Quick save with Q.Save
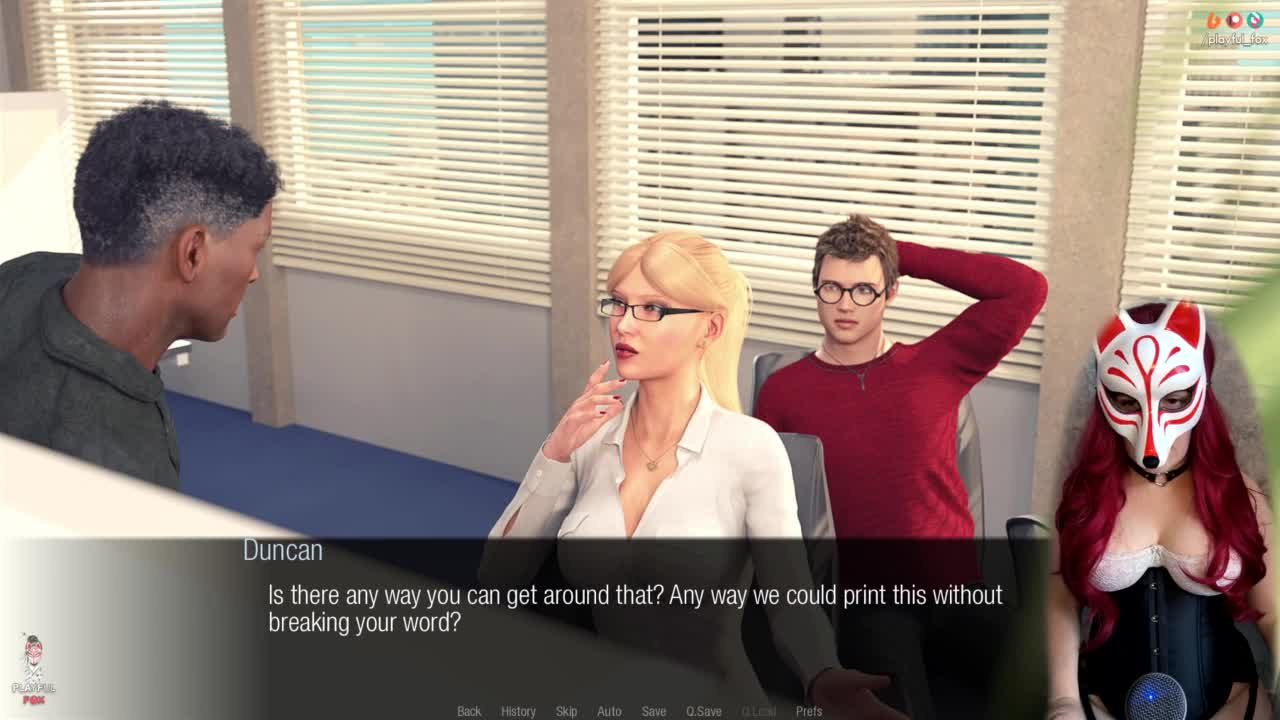 click(x=703, y=711)
